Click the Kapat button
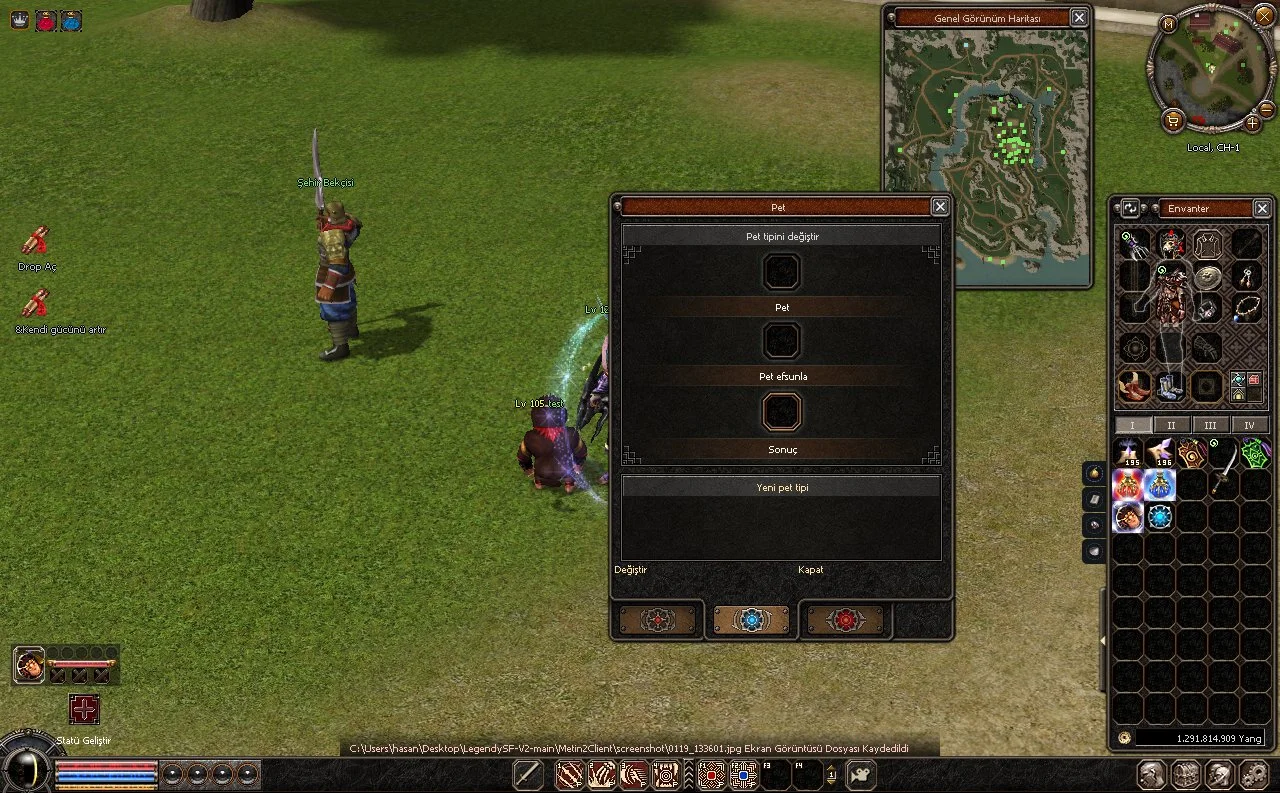 811,570
